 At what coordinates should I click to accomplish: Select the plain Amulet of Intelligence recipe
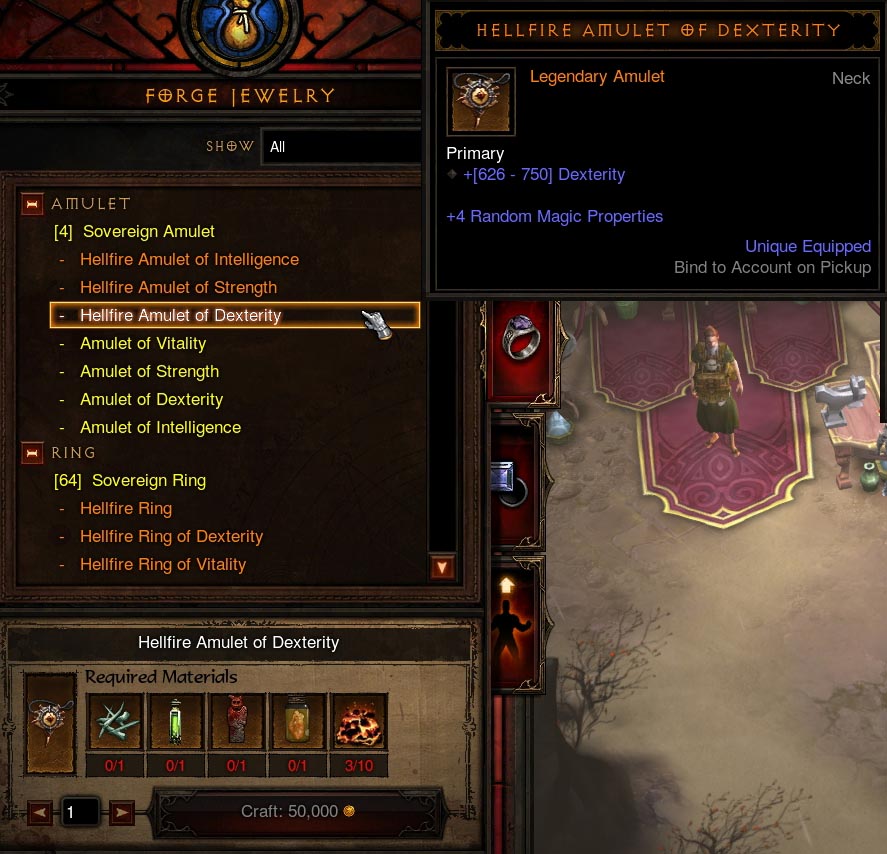pyautogui.click(x=160, y=428)
